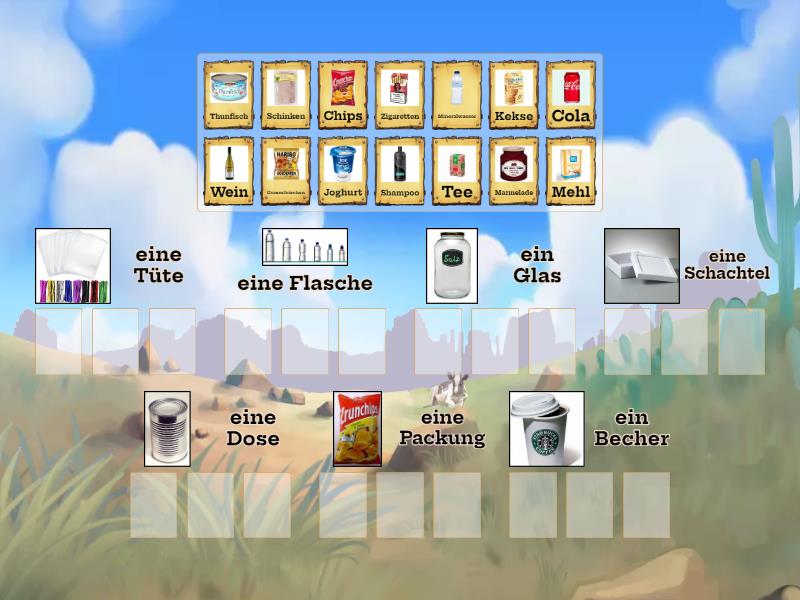Pick the Kekse card
The image size is (800, 600).
[513, 95]
